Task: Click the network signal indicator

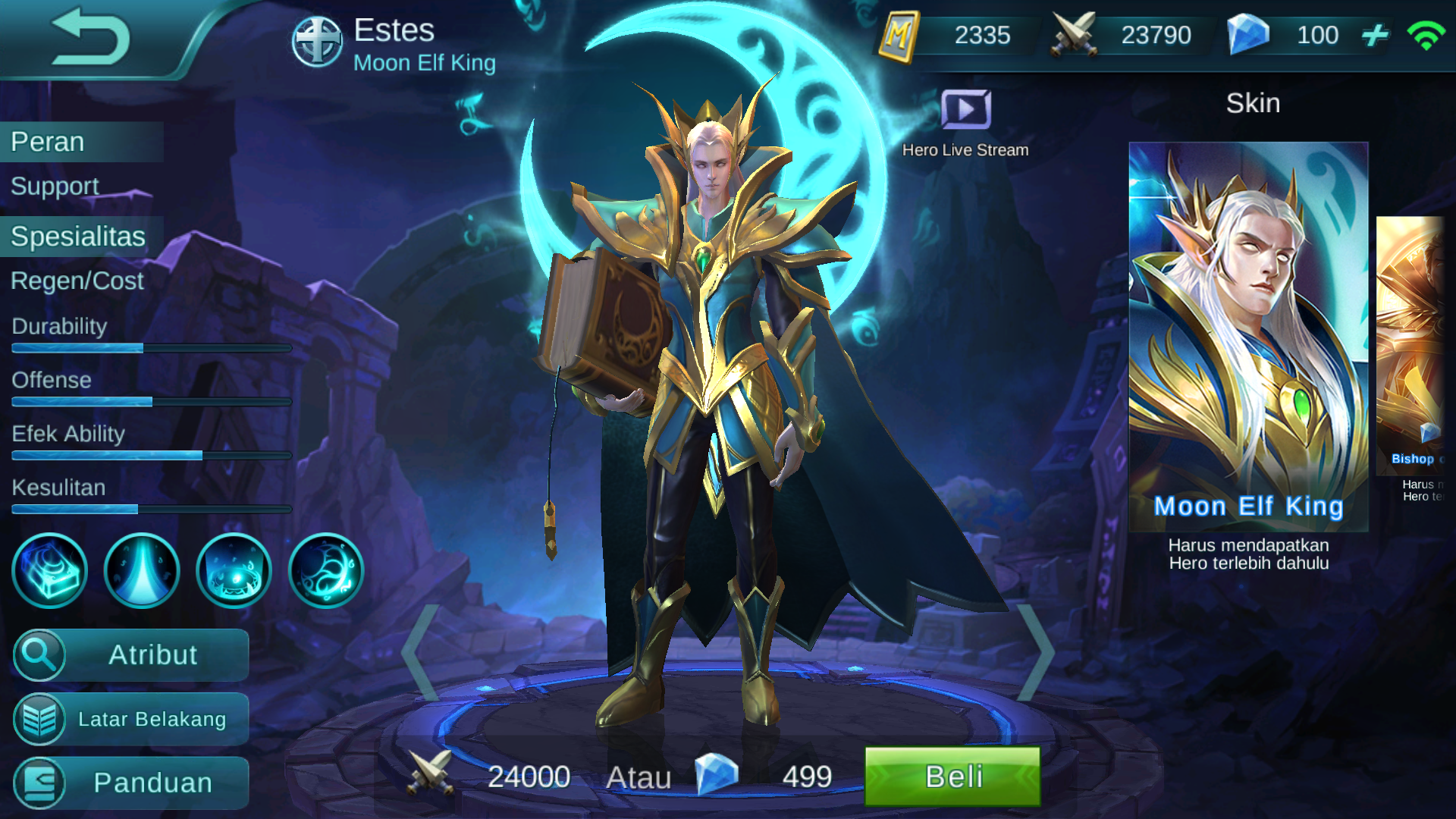Action: coord(1429,35)
